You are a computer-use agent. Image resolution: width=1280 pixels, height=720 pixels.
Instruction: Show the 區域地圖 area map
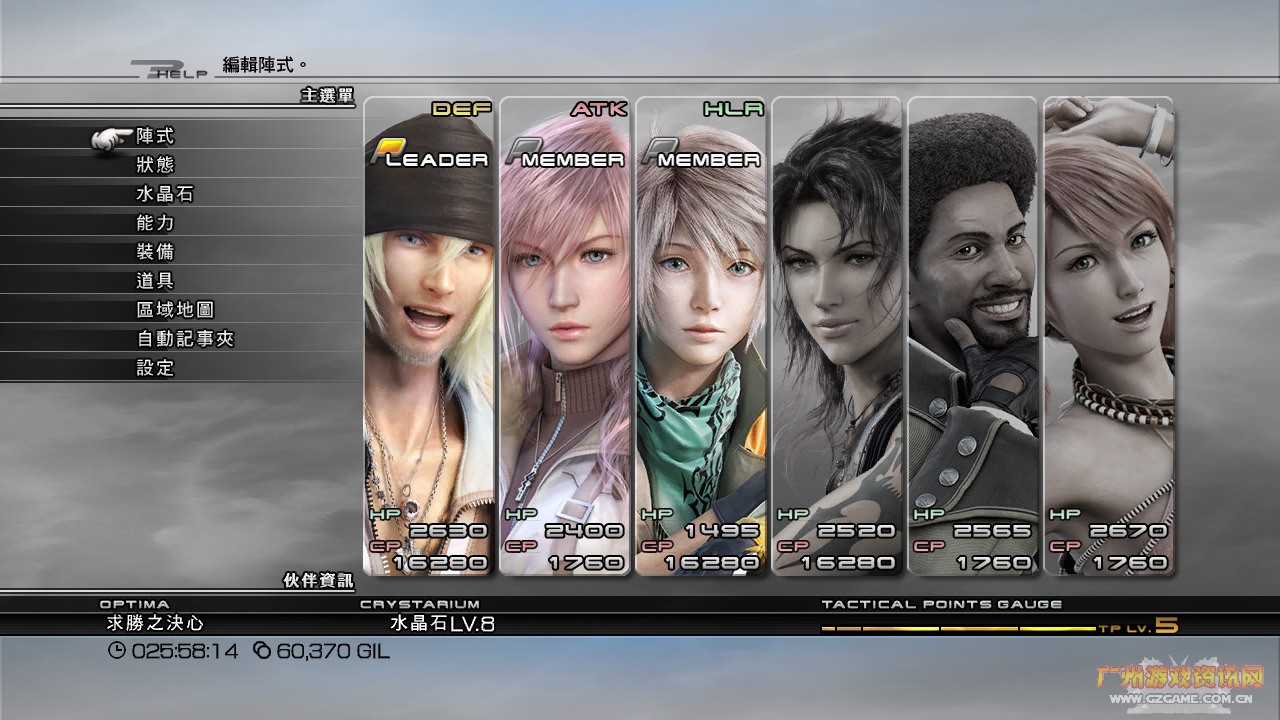(175, 310)
